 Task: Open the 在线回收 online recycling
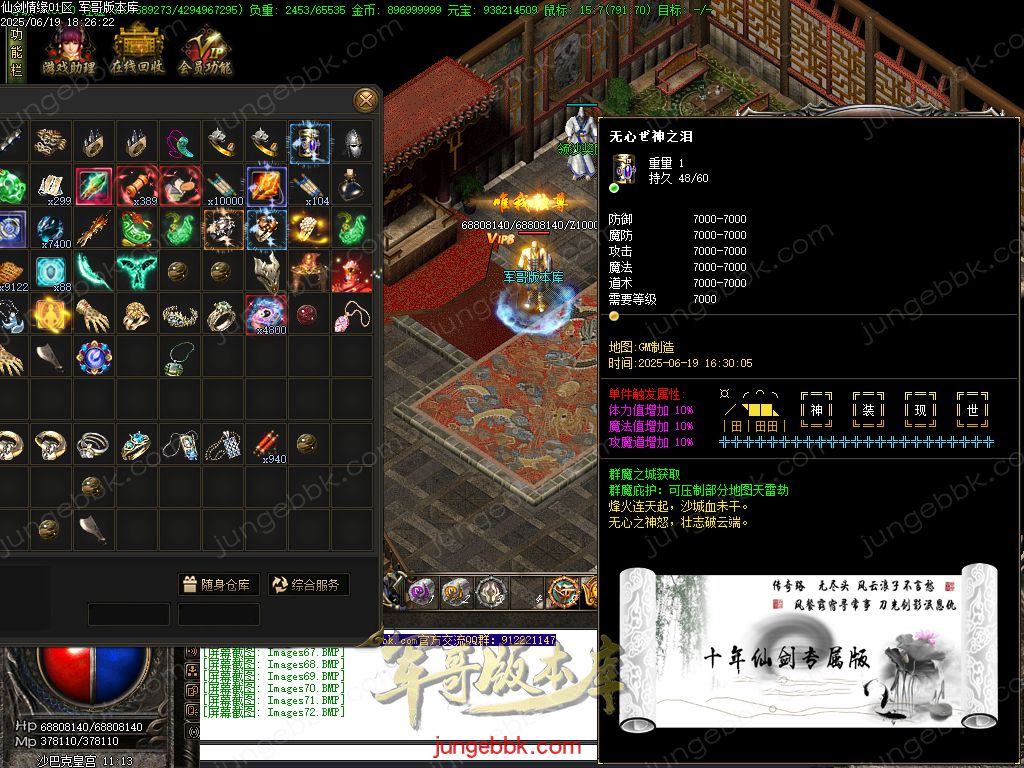(138, 50)
